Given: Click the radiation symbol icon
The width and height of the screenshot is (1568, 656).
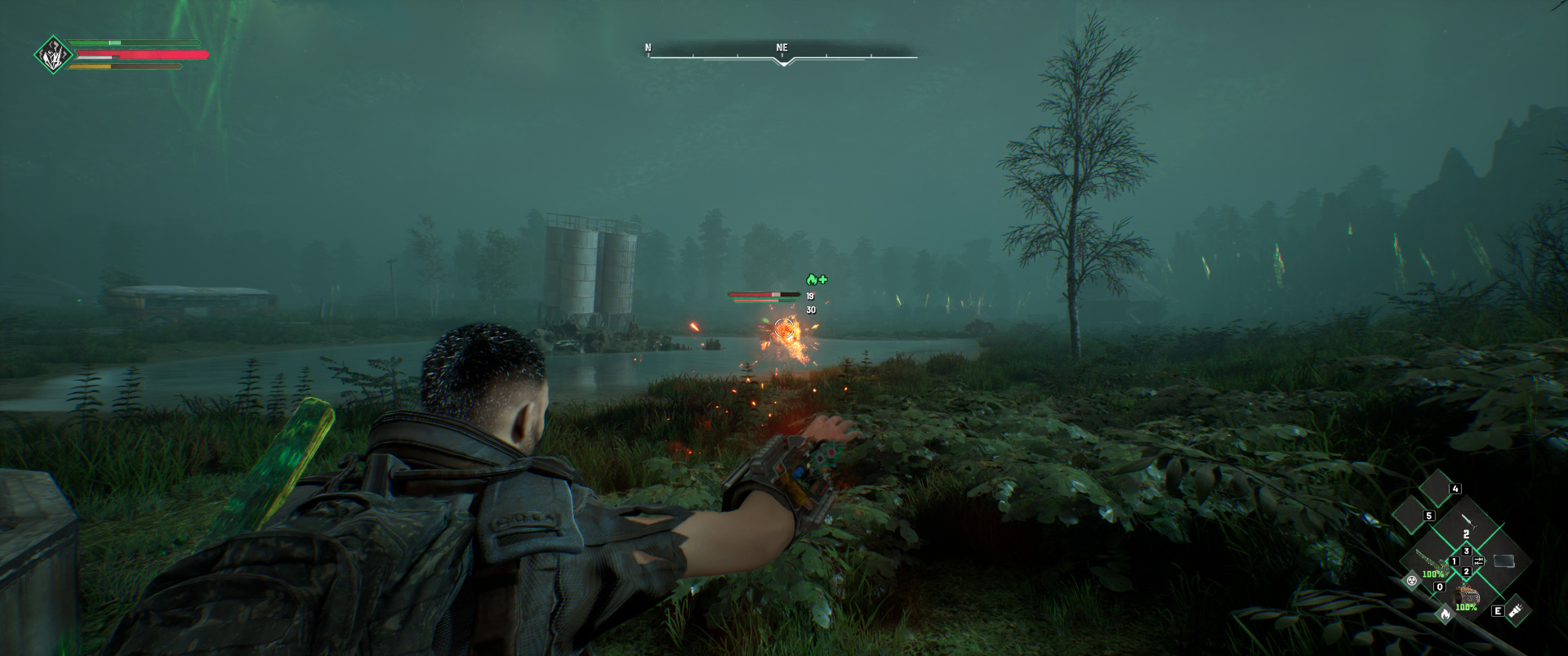Looking at the screenshot, I should (1411, 582).
